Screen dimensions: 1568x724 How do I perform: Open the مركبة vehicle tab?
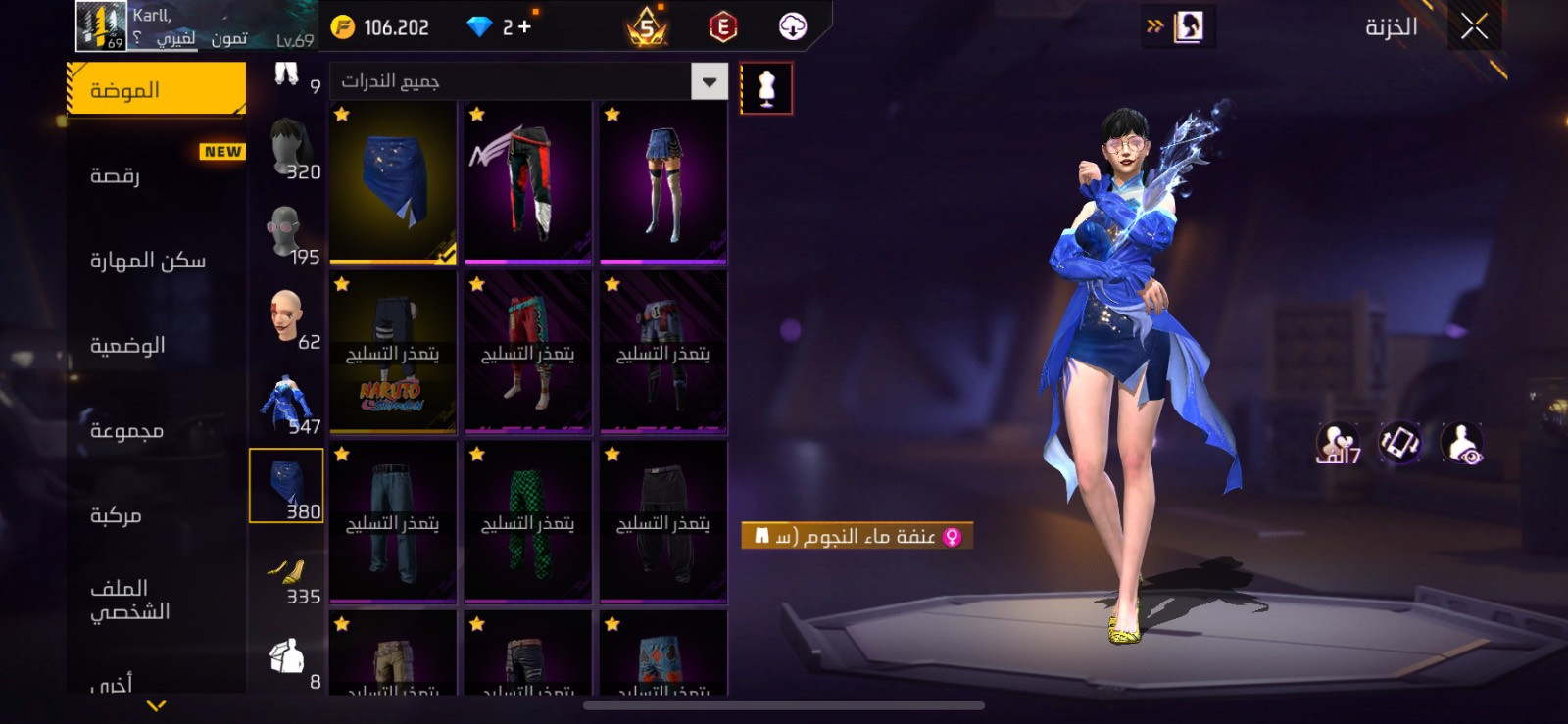coord(157,515)
